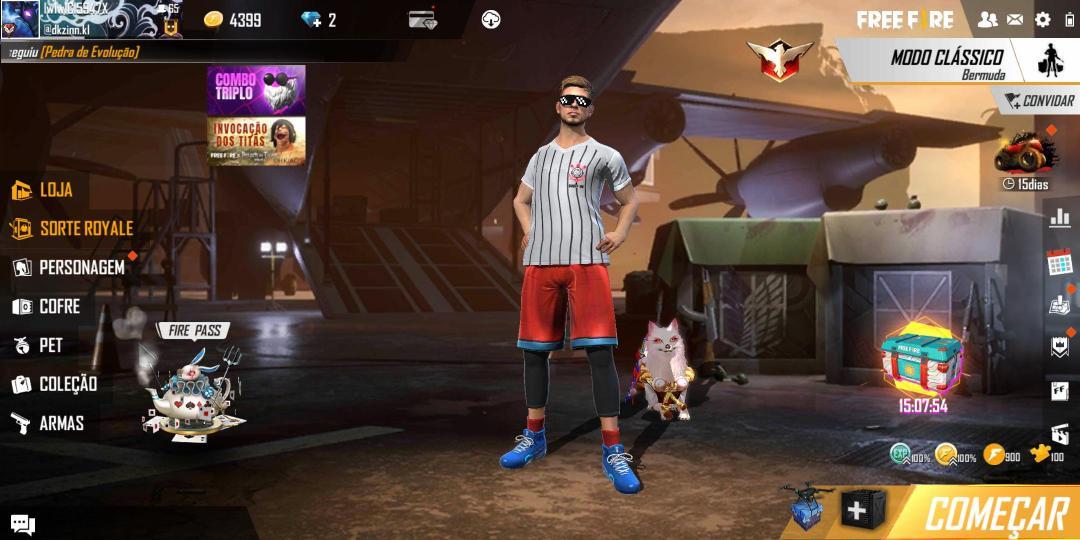Viewport: 1080px width, 540px height.
Task: Invite a friend with Convidar
Action: pyautogui.click(x=1038, y=101)
